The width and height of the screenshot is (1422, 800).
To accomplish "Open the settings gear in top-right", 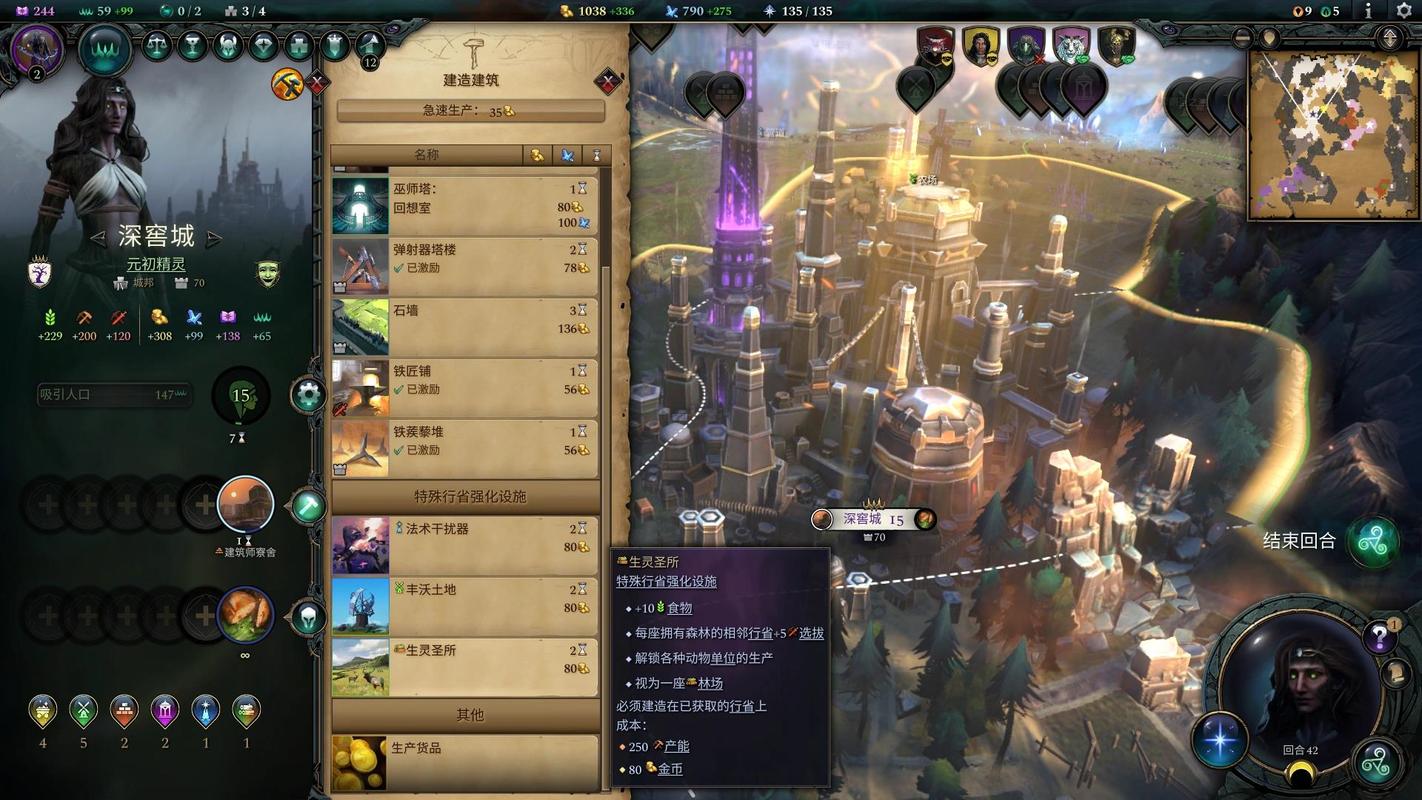I will click(1403, 11).
